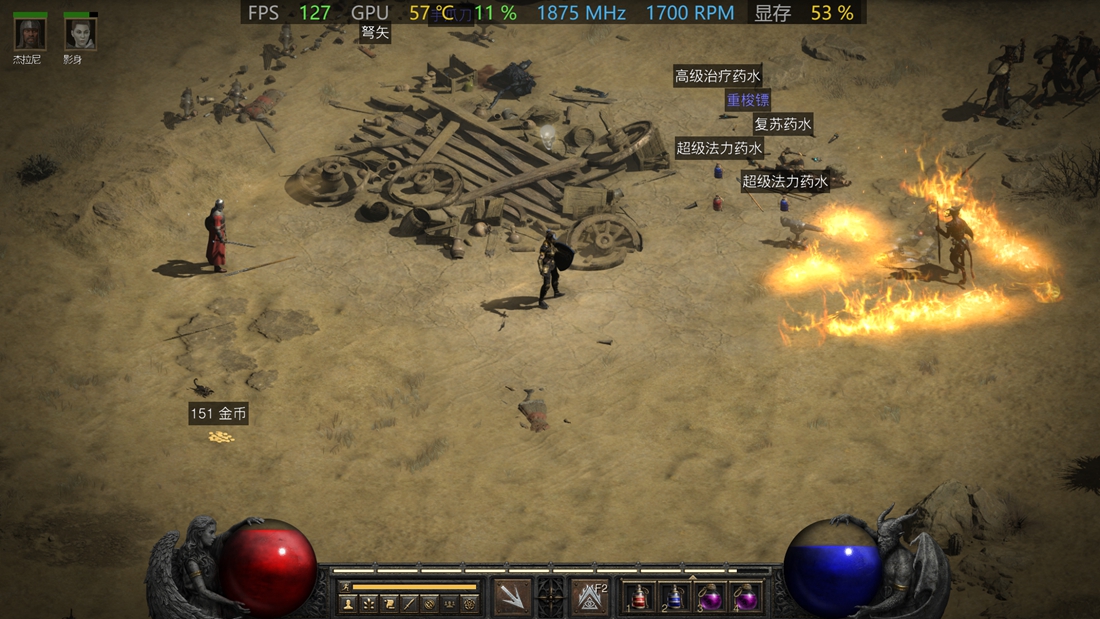Click the globe map button
The width and height of the screenshot is (1100, 619).
coord(429,604)
